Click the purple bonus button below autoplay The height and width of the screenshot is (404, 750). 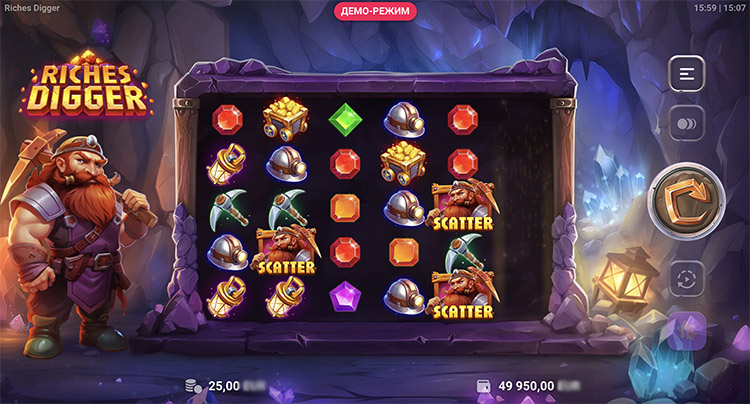pos(687,331)
